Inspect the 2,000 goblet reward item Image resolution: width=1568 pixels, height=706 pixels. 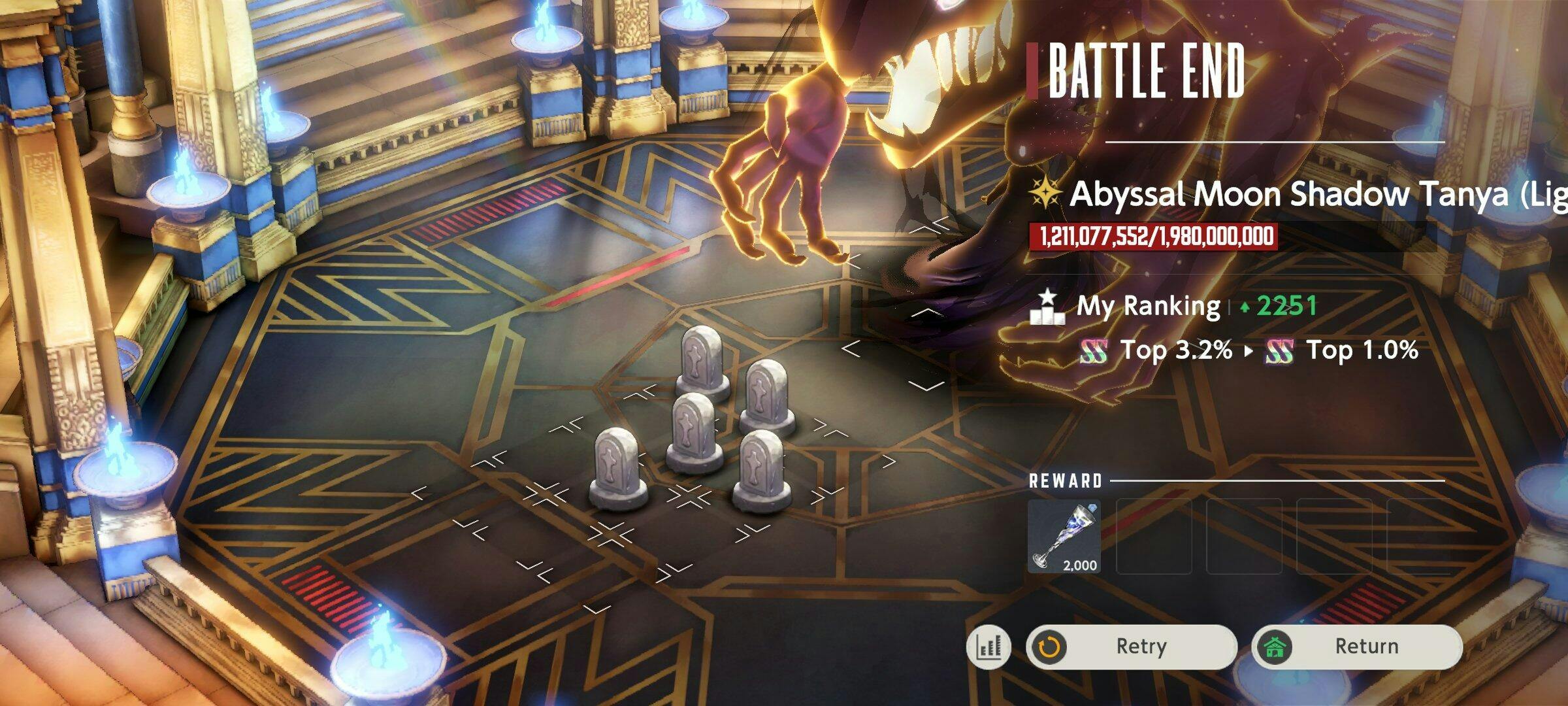coord(1064,537)
